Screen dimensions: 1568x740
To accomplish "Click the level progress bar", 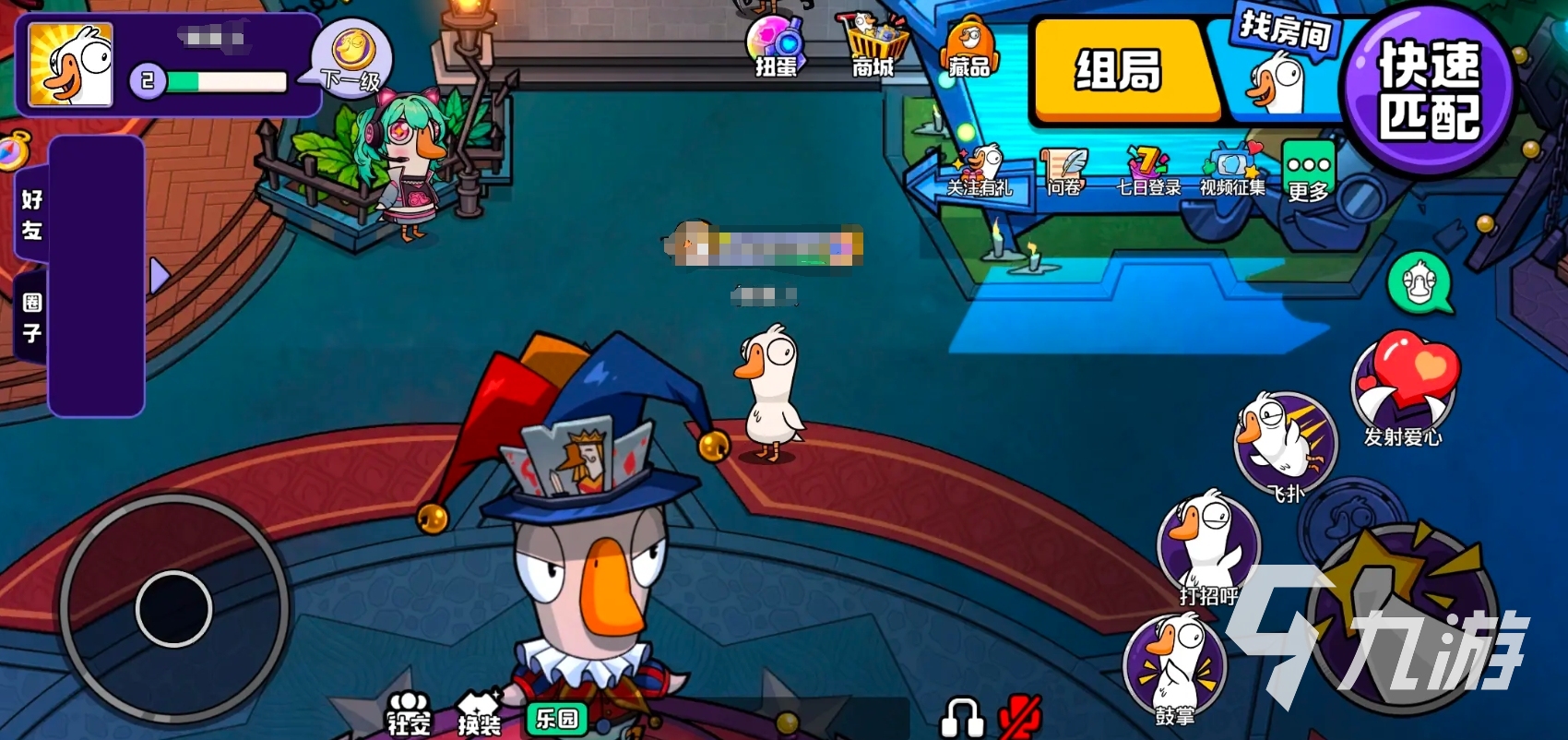I will point(226,81).
